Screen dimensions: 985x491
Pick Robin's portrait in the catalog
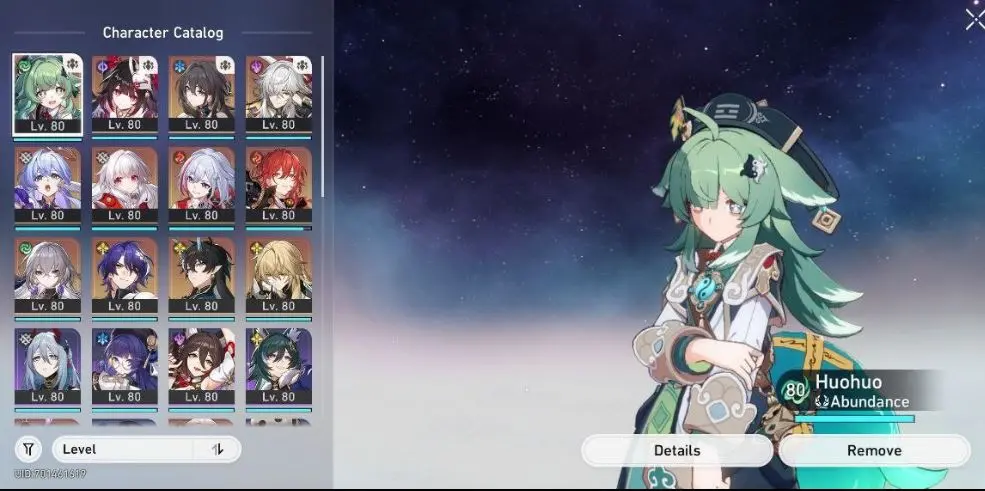coord(47,184)
